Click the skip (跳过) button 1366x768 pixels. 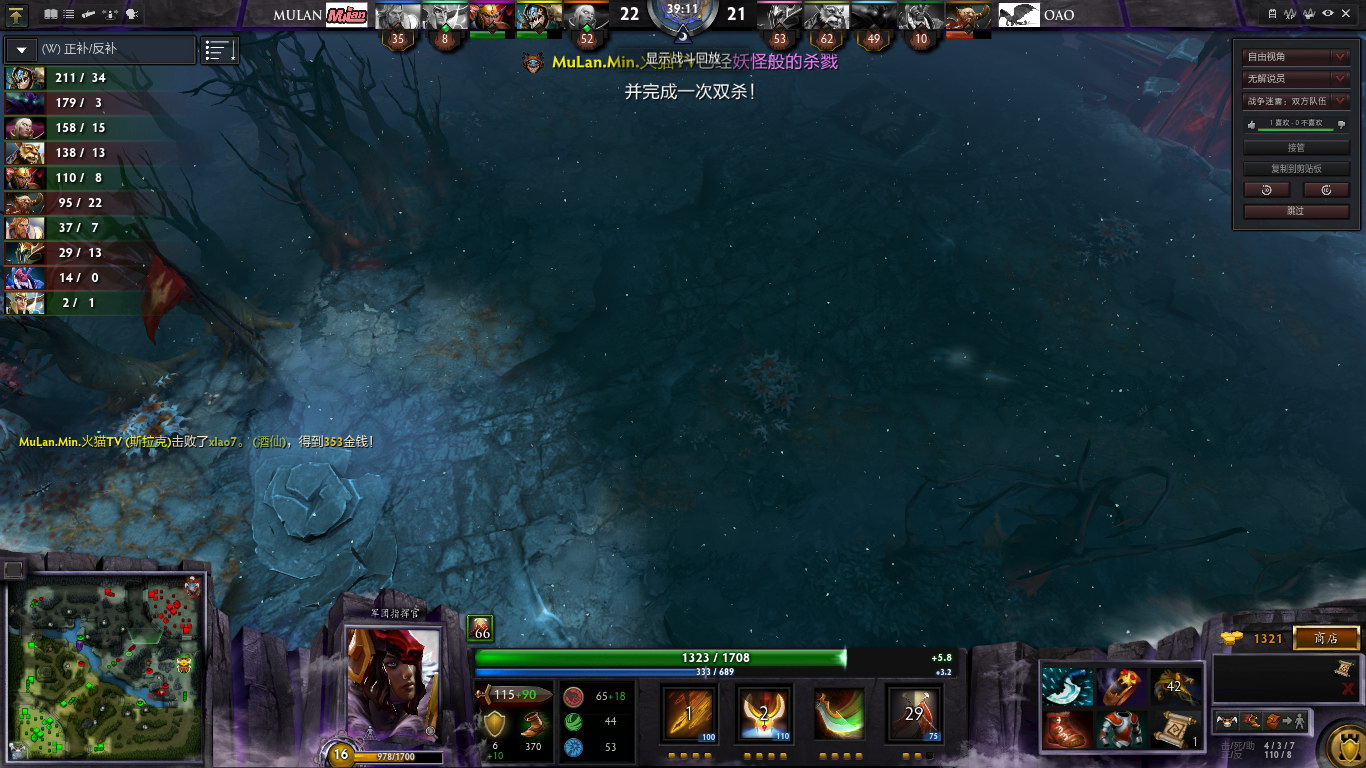click(x=1296, y=211)
